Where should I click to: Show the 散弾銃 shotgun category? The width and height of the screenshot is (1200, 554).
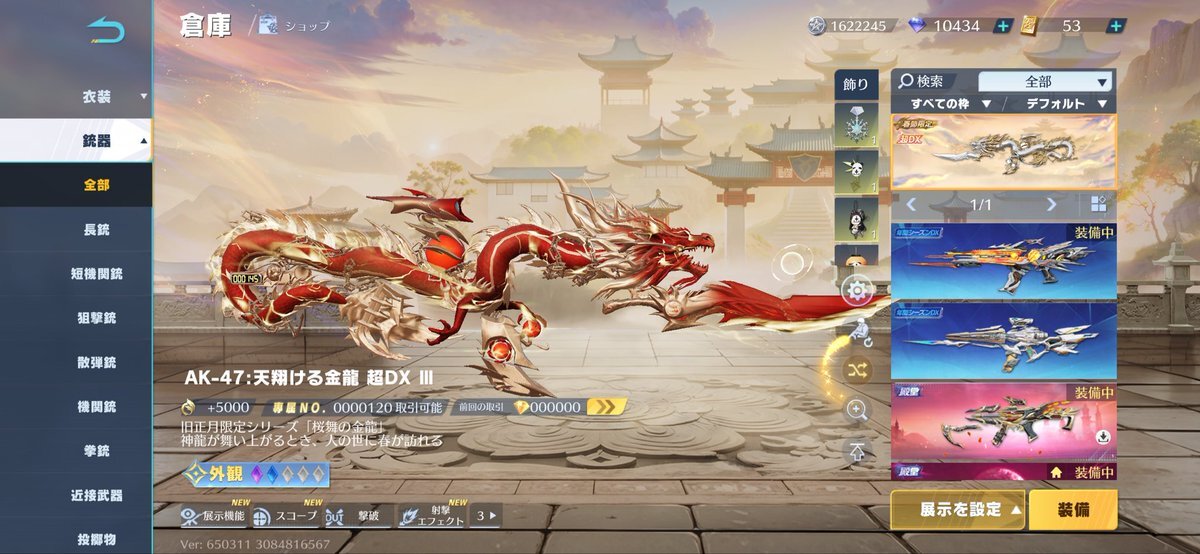pyautogui.click(x=97, y=362)
